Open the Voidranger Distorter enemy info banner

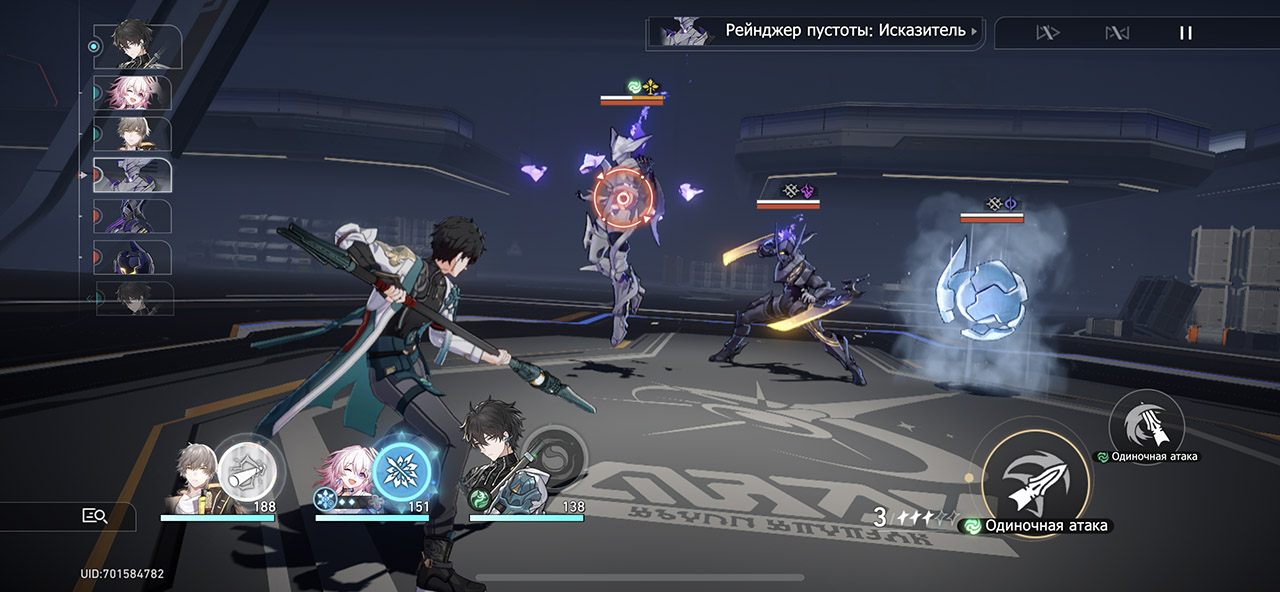click(x=815, y=31)
